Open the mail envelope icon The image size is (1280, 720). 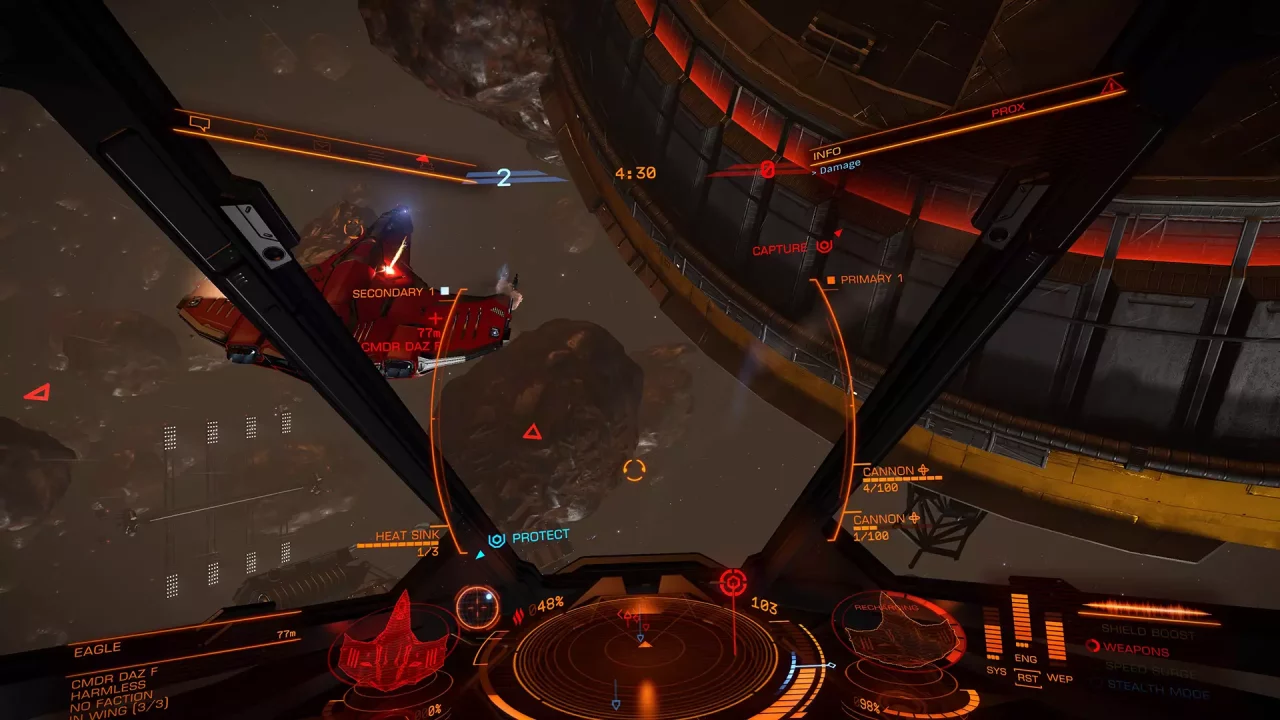tap(323, 147)
